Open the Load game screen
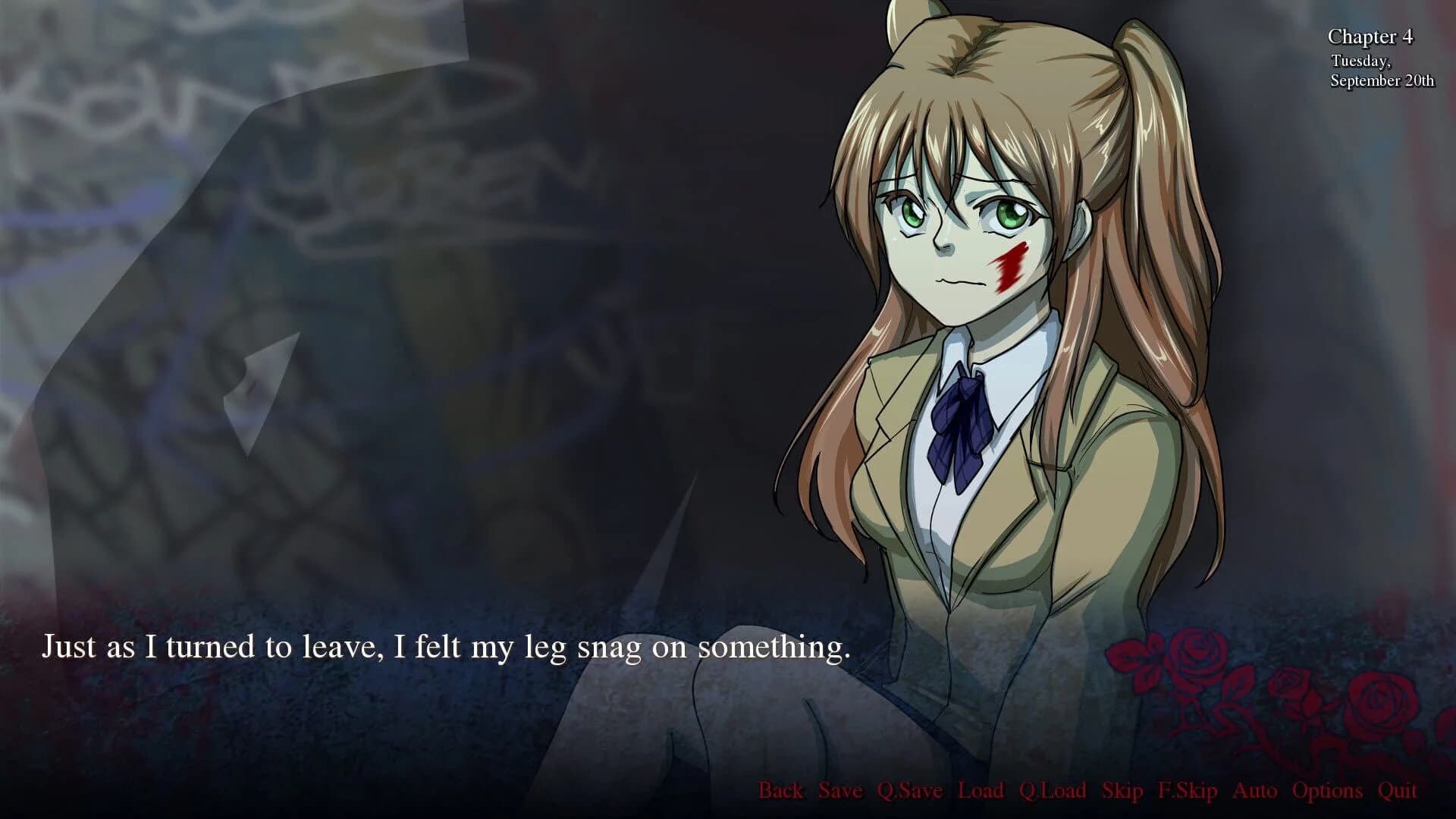Image resolution: width=1456 pixels, height=819 pixels. (x=982, y=791)
